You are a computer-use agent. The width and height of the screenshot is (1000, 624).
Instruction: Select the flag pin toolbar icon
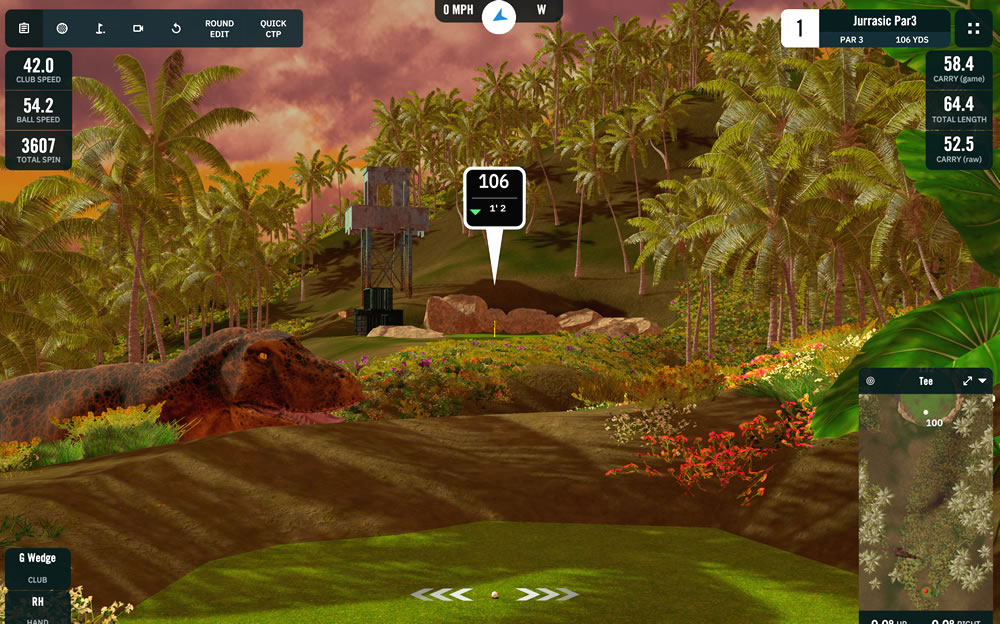(100, 29)
